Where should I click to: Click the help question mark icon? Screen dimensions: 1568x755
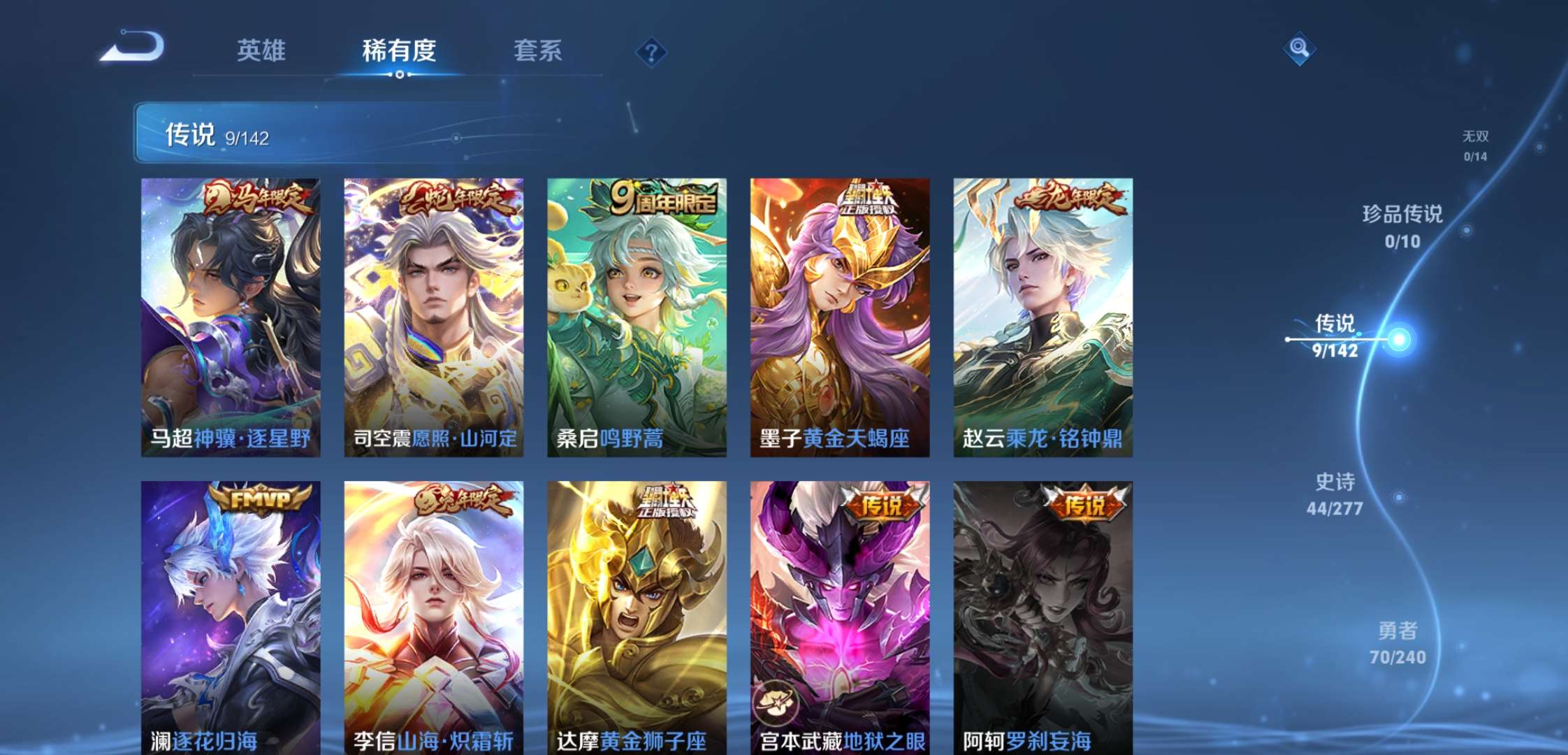(651, 50)
